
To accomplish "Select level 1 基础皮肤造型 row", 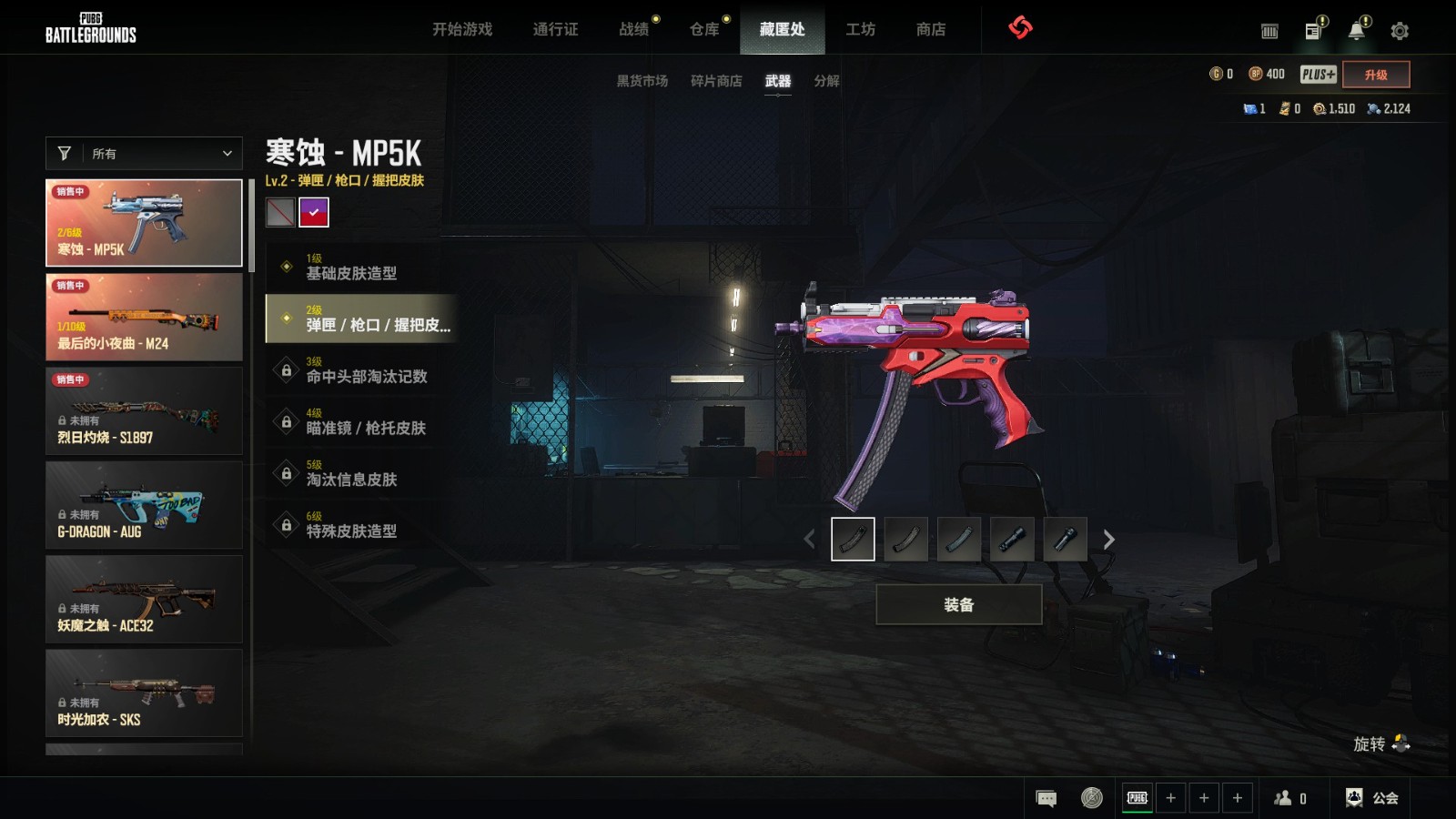I will coord(360,267).
